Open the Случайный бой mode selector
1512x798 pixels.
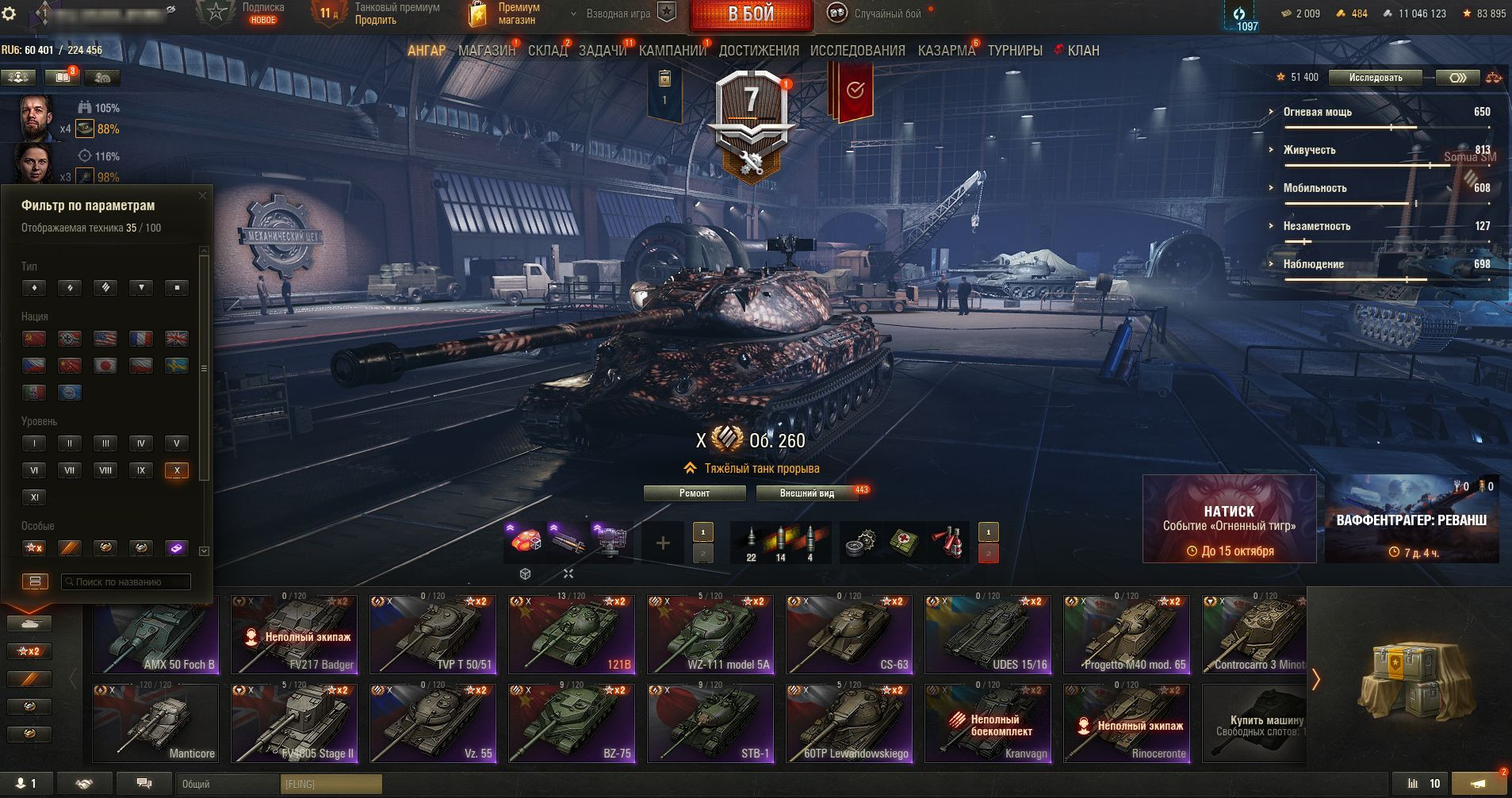[878, 14]
